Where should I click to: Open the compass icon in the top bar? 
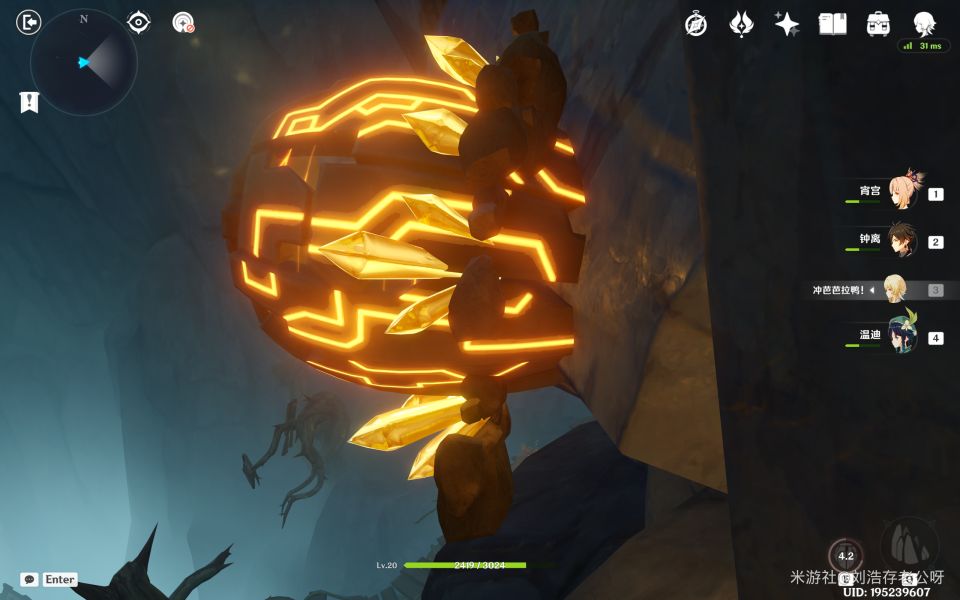coord(696,24)
